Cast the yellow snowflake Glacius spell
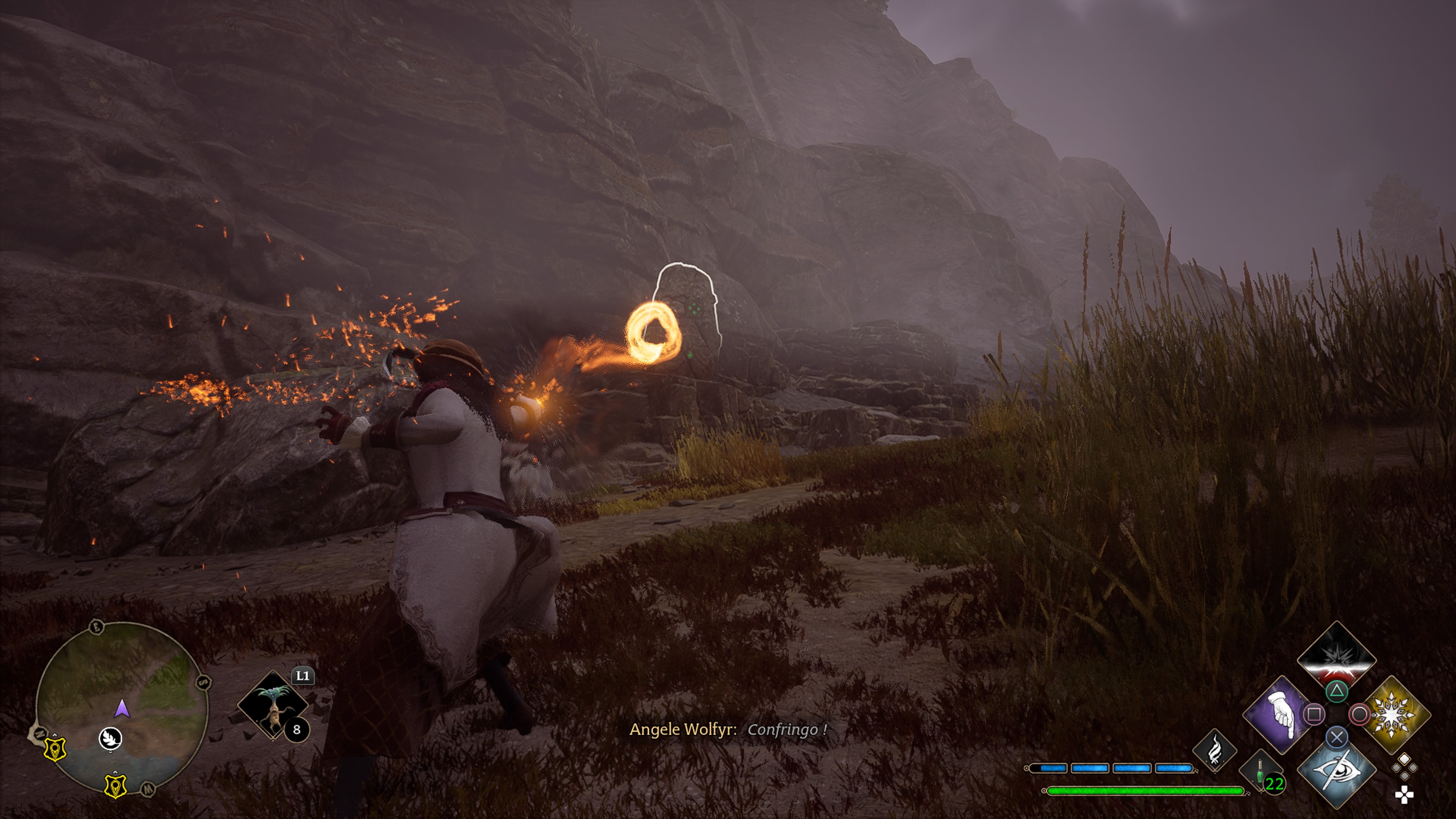Viewport: 1456px width, 819px height. (1395, 715)
